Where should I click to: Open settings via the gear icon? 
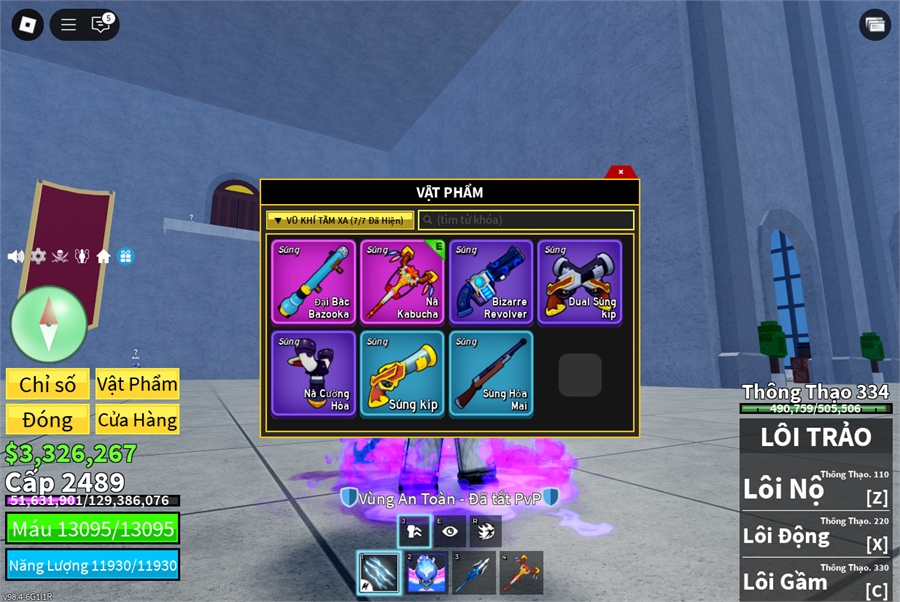click(x=38, y=256)
